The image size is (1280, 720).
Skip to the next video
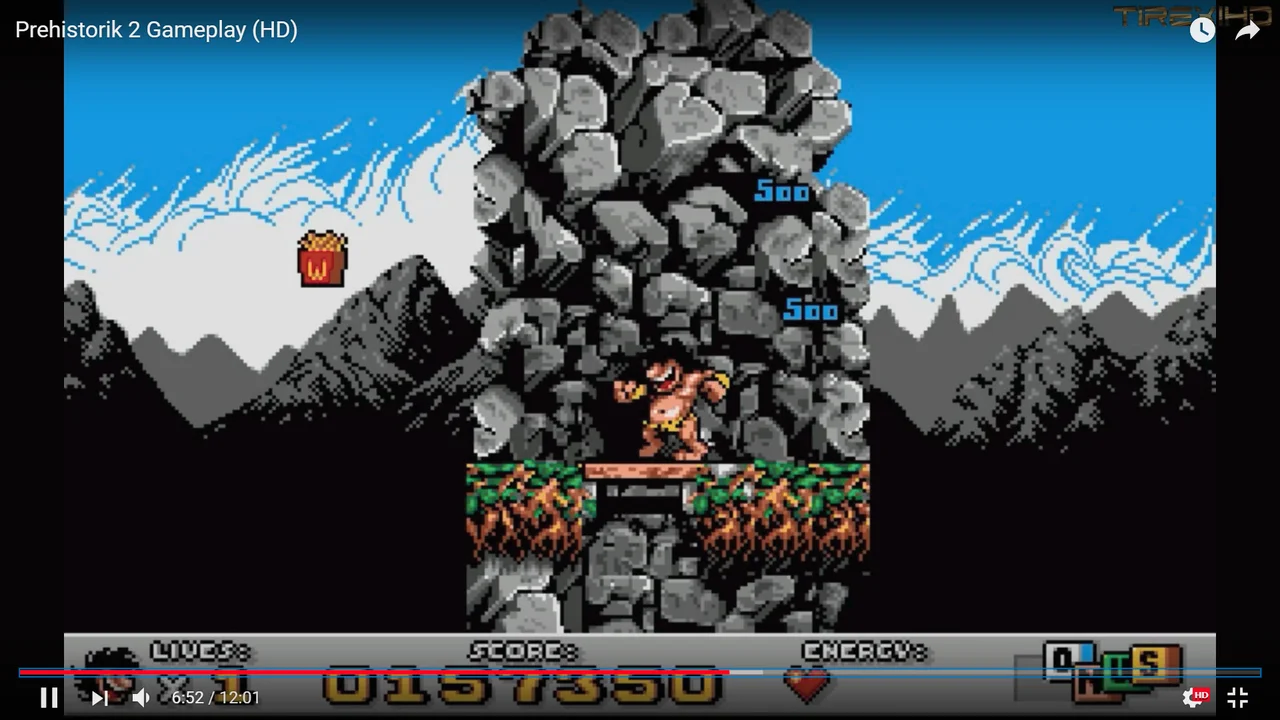click(x=98, y=697)
